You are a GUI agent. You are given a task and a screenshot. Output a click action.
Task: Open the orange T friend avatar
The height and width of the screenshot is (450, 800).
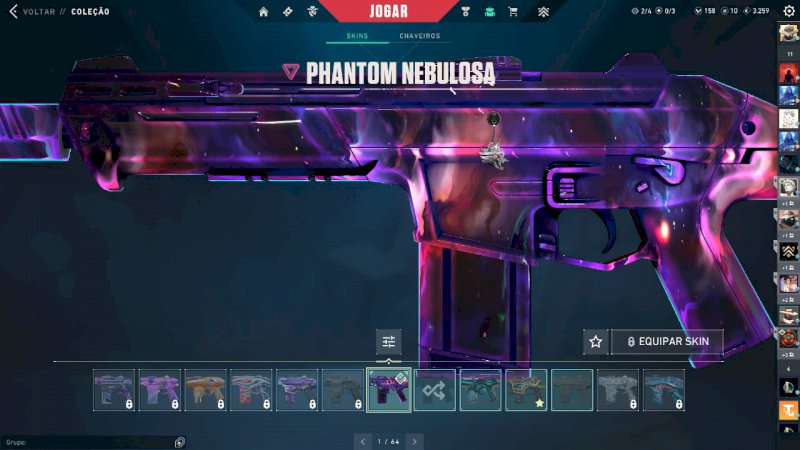tap(788, 410)
